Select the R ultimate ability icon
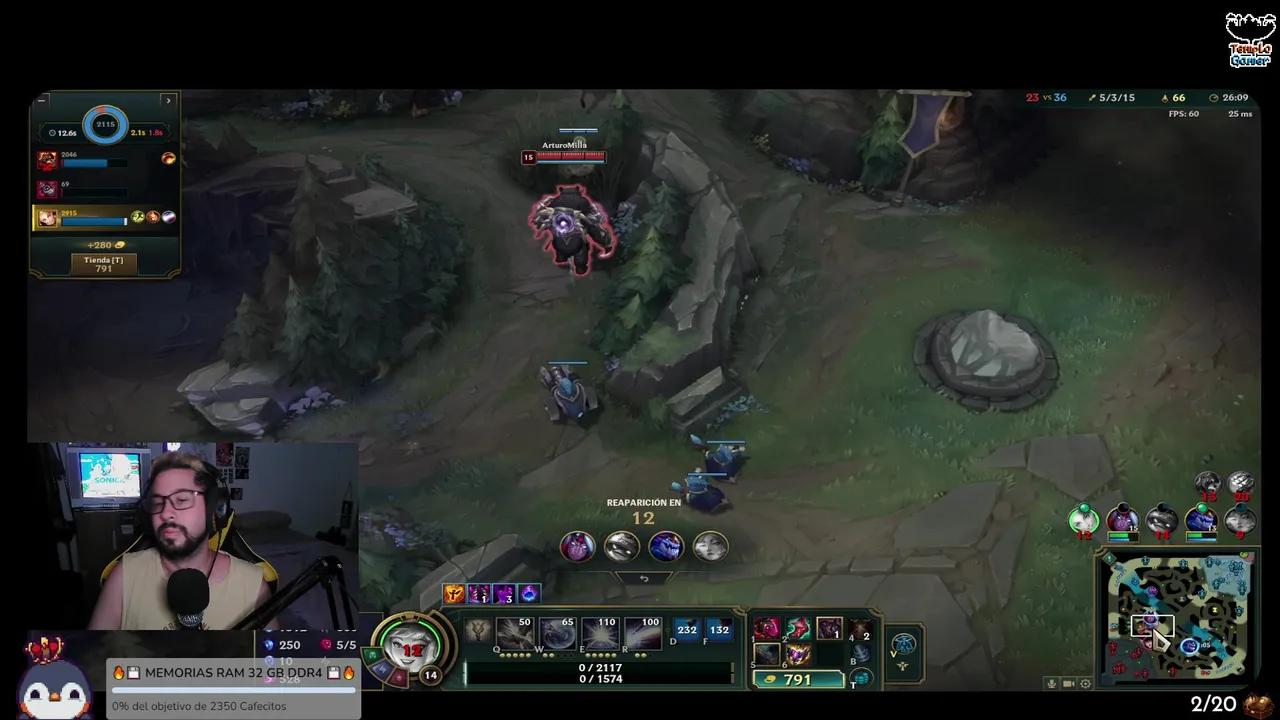The width and height of the screenshot is (1280, 720). click(x=641, y=631)
